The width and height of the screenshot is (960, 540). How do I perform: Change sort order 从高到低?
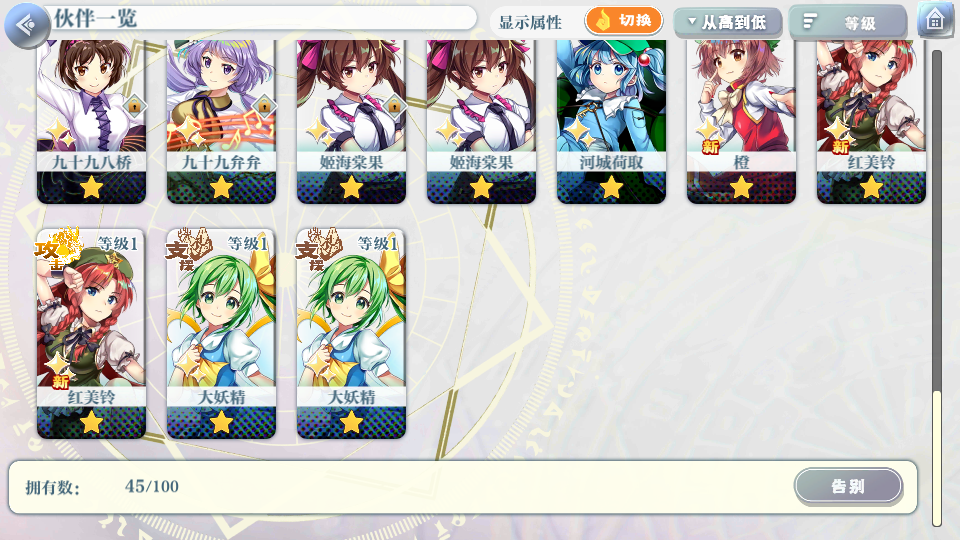click(x=727, y=22)
